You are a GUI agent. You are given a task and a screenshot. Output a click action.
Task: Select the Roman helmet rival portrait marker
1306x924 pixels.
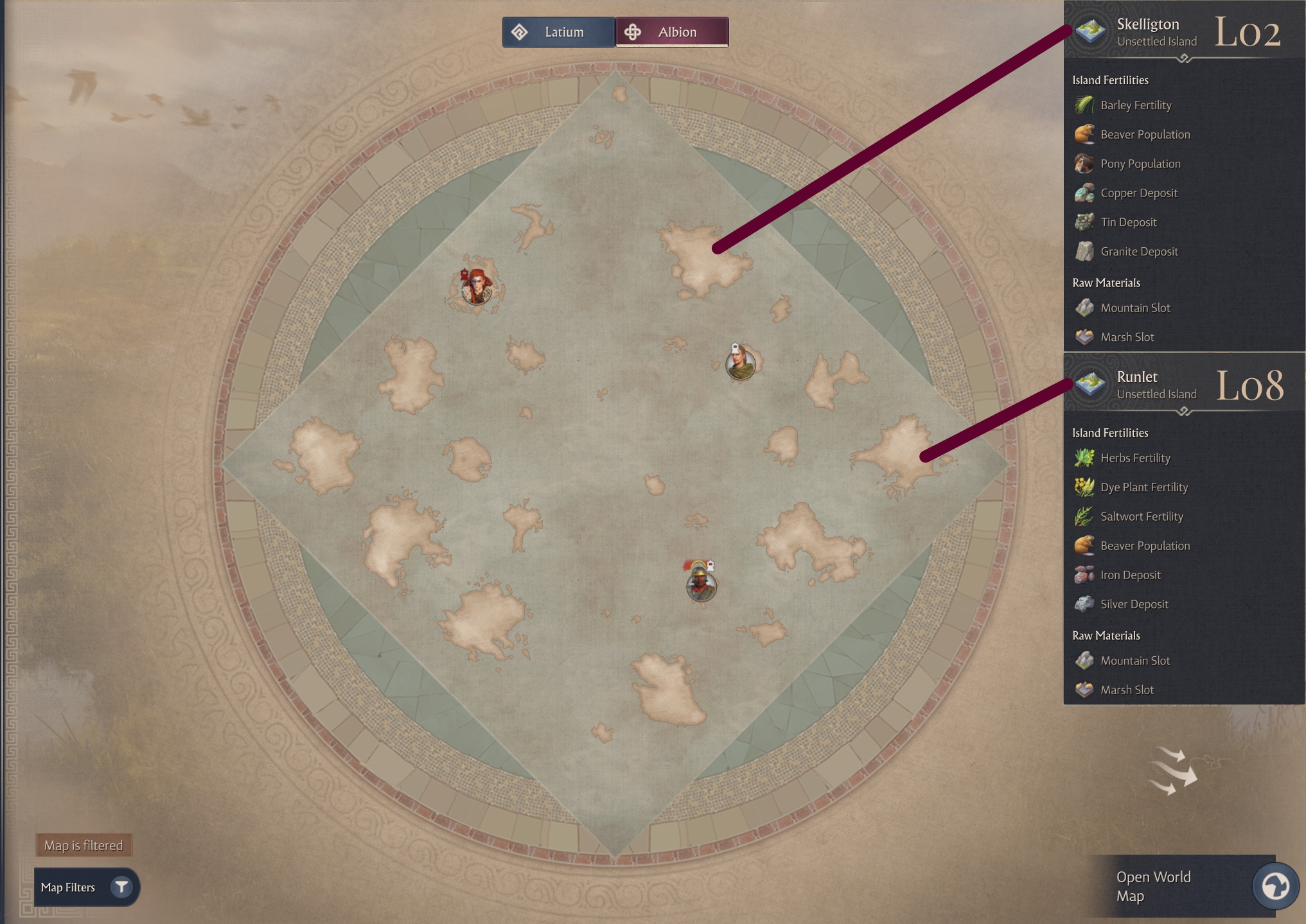coord(701,585)
